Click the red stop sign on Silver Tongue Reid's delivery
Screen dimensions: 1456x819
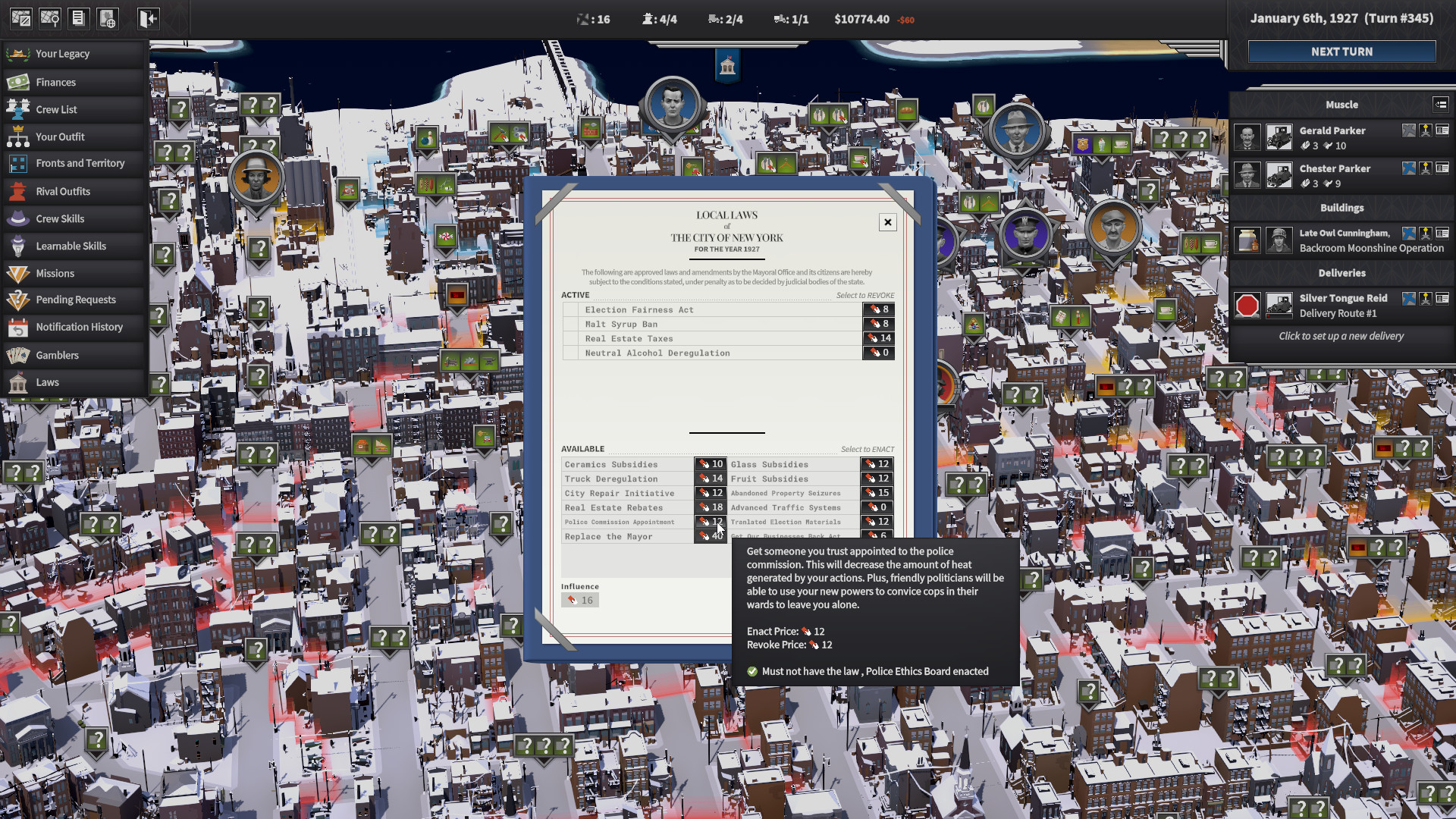coord(1247,305)
